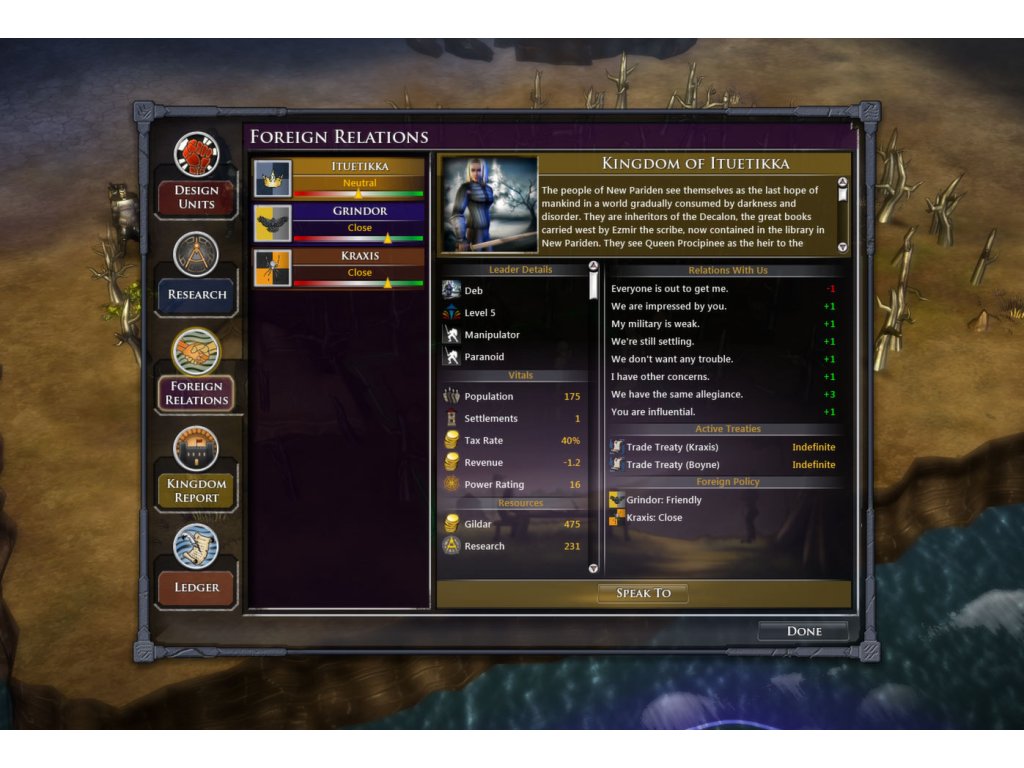Select the Manipulator trait entry
Image resolution: width=1024 pixels, height=768 pixels.
tap(491, 335)
